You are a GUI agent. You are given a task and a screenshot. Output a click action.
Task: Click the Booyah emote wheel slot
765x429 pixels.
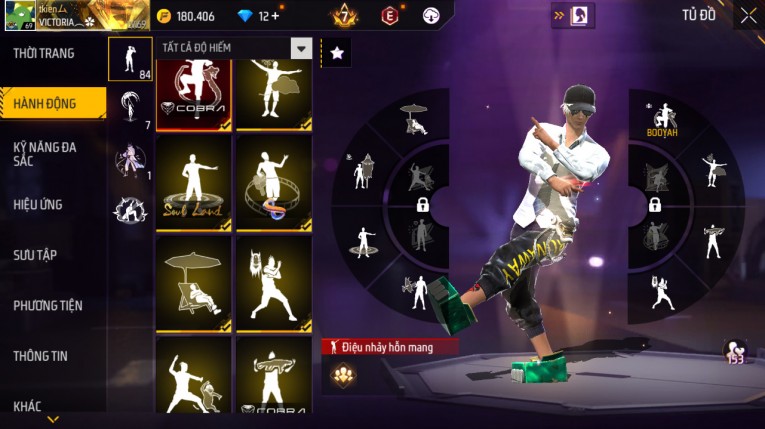(661, 120)
